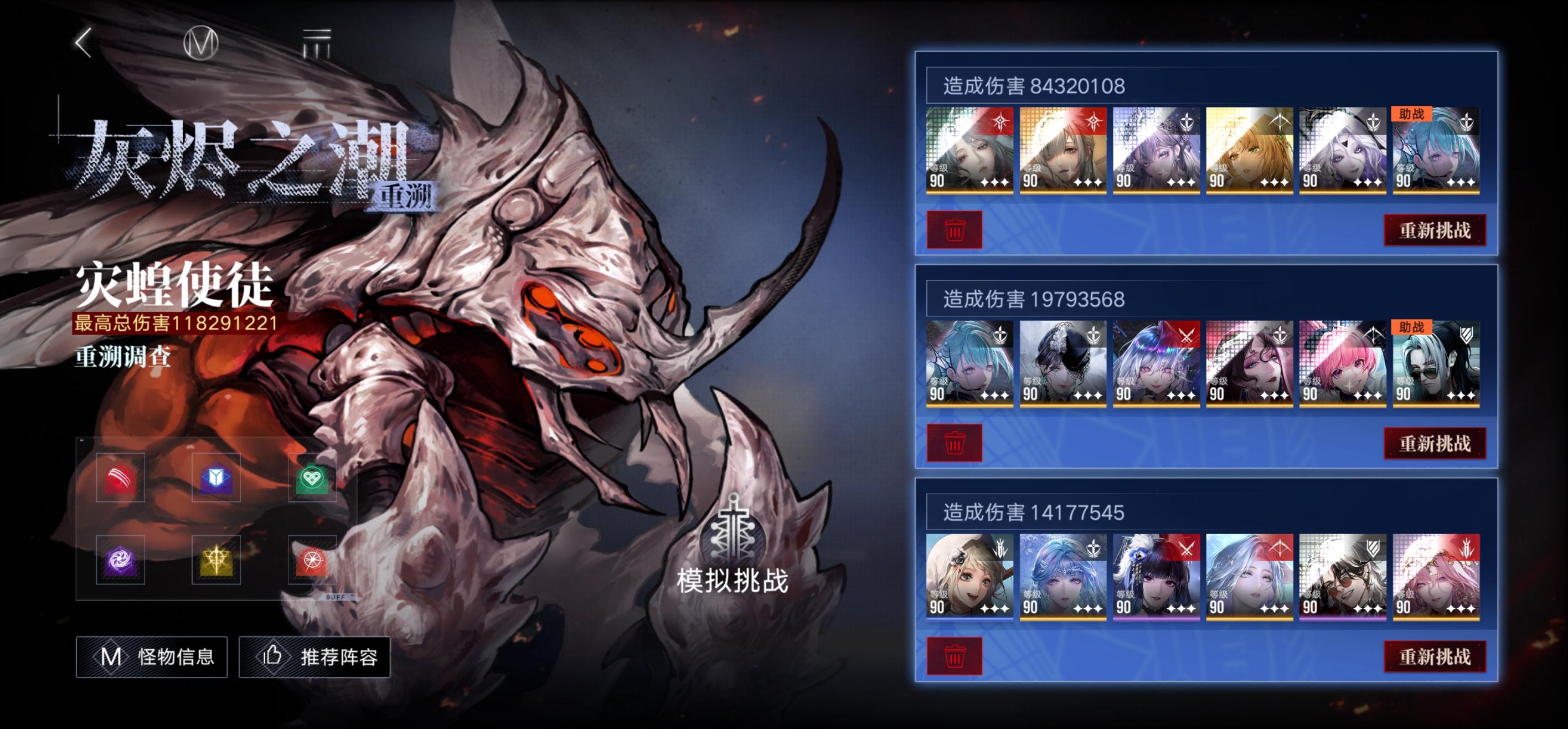Select the blue cube buff icon

click(216, 479)
